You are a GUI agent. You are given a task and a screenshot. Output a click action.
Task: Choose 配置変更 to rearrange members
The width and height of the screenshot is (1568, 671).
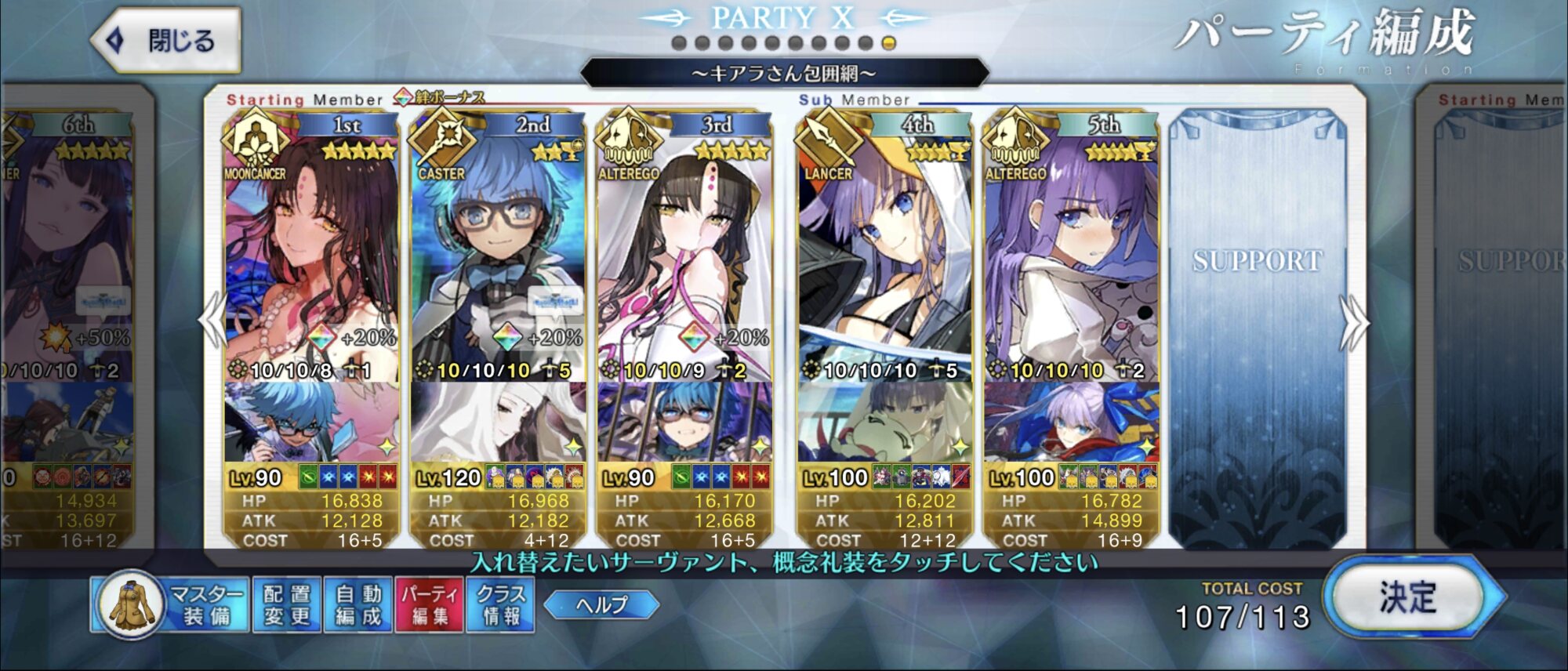[286, 605]
